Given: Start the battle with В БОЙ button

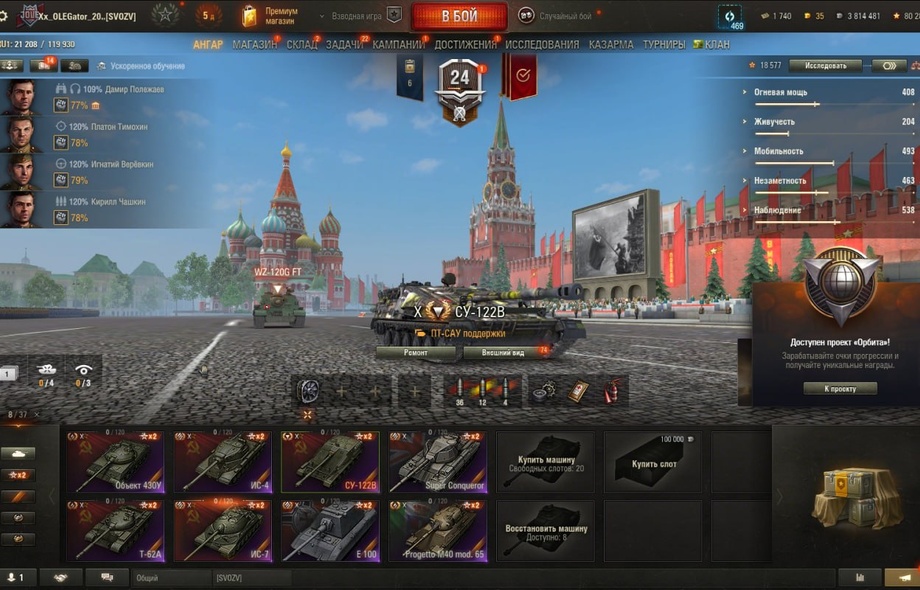Looking at the screenshot, I should (x=459, y=16).
